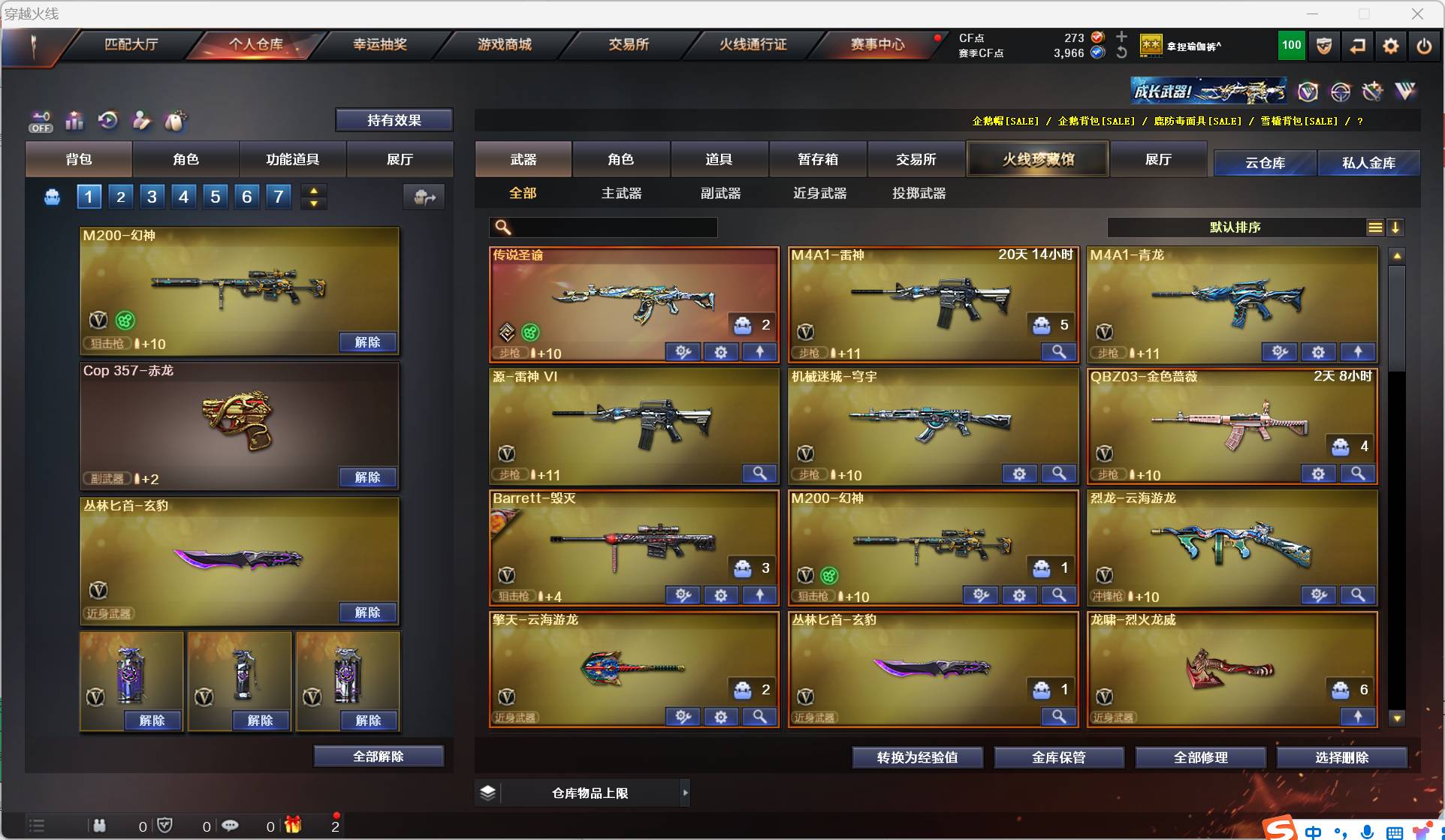This screenshot has height=840, width=1445.
Task: Toggle the sort direction arrow next to 默认排序
Action: point(1397,227)
